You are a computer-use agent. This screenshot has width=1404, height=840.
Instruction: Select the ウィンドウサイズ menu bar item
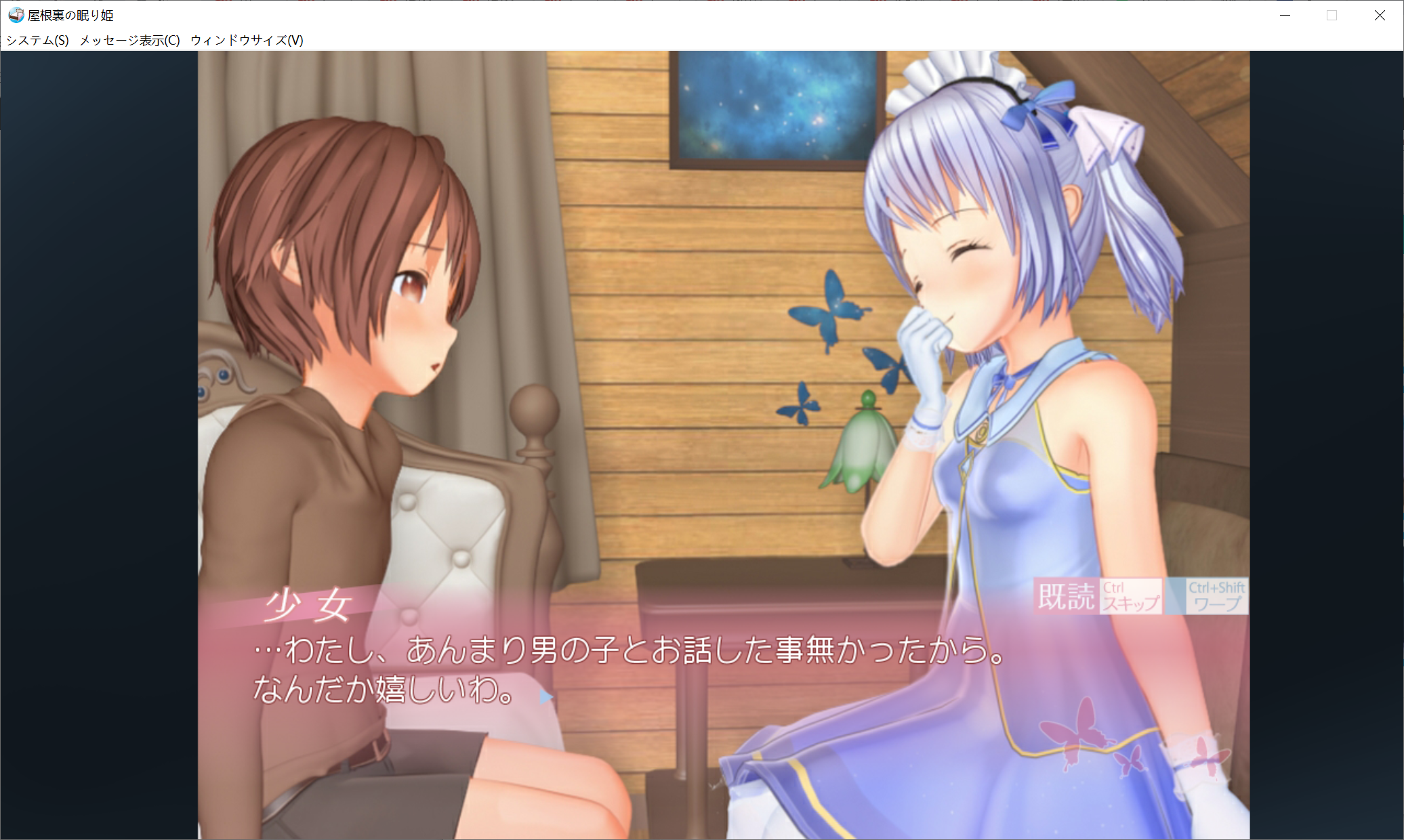246,40
